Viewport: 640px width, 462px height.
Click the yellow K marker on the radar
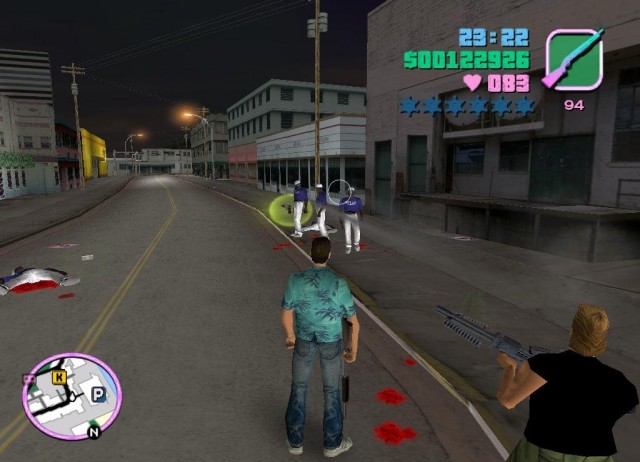60,377
